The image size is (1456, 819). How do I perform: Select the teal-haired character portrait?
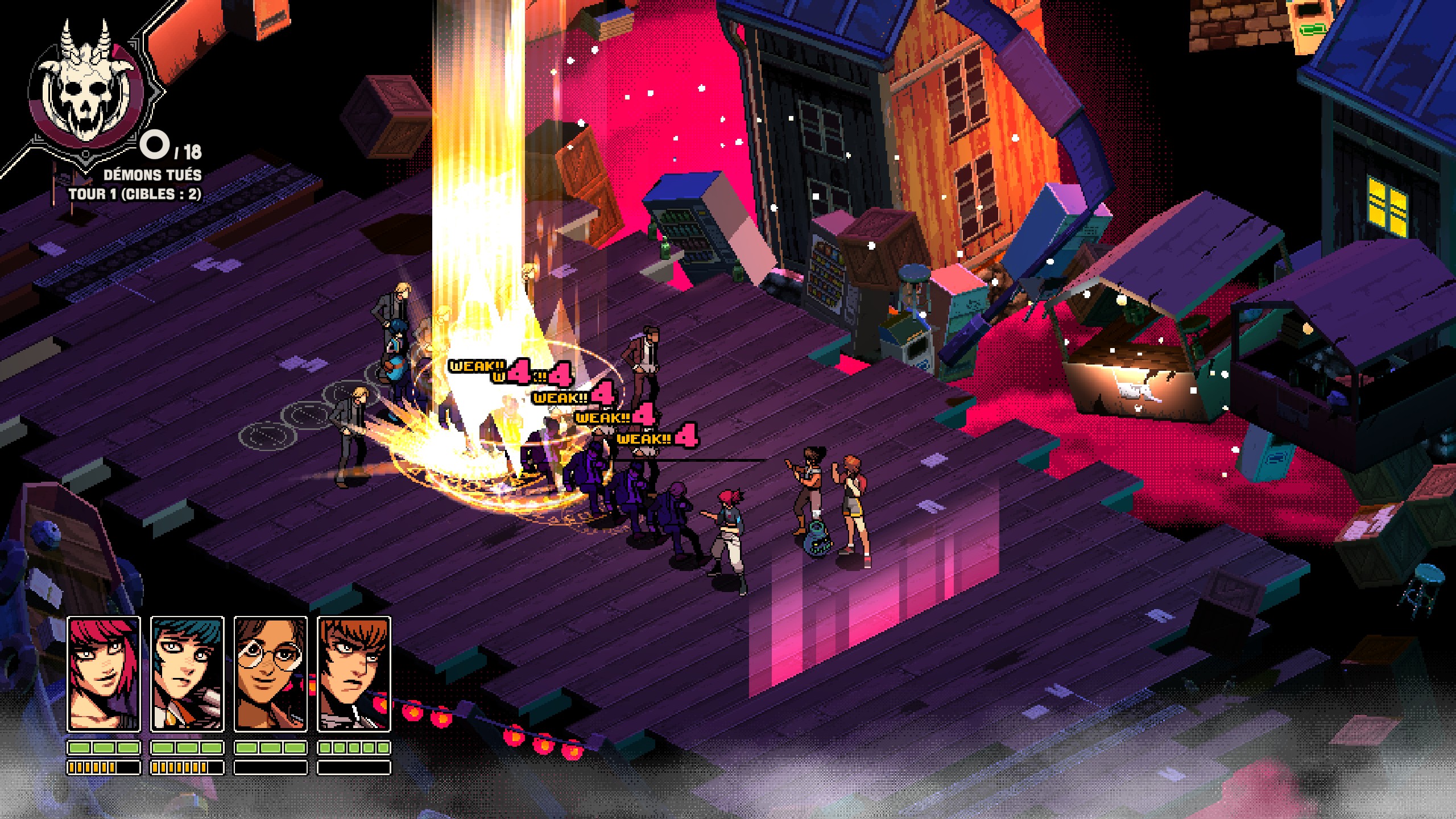click(x=187, y=674)
